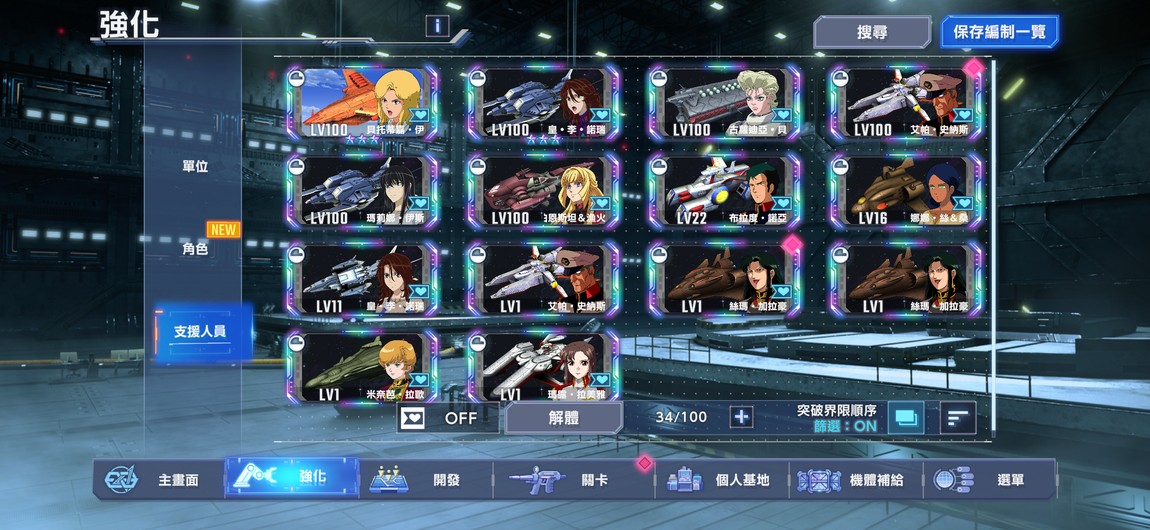This screenshot has height=530, width=1150.
Task: Switch to the 角色 tab
Action: point(195,249)
